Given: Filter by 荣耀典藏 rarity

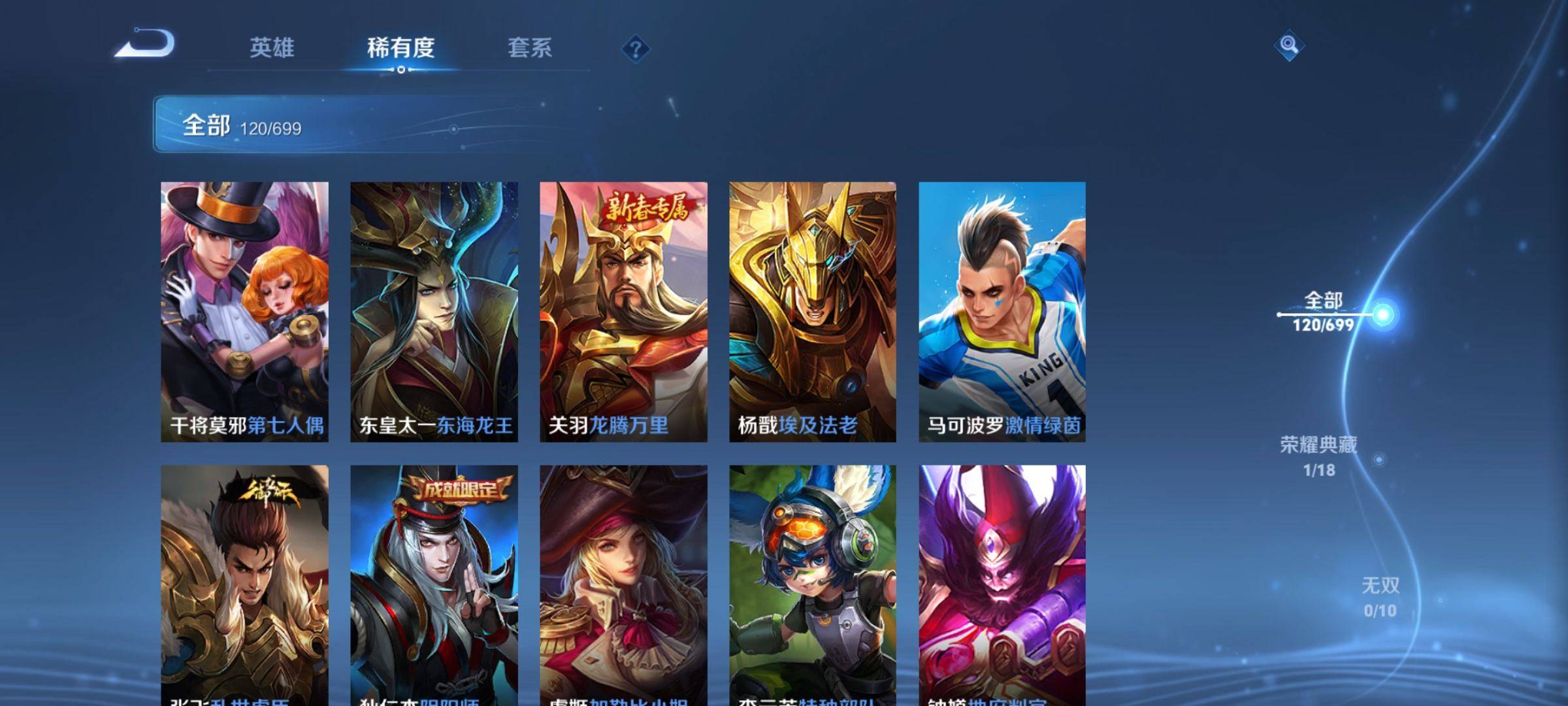Looking at the screenshot, I should point(1318,456).
